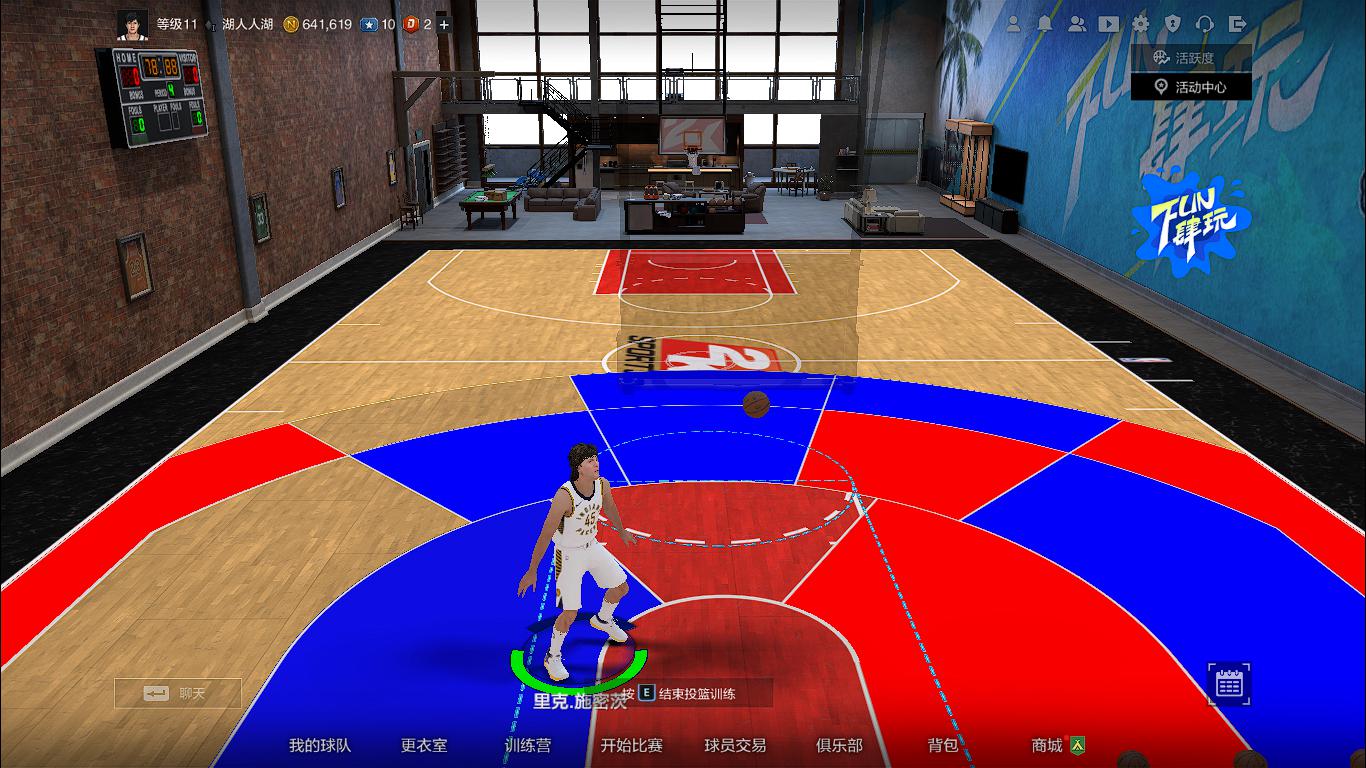Open the settings gear icon
1366x768 pixels.
click(1140, 23)
